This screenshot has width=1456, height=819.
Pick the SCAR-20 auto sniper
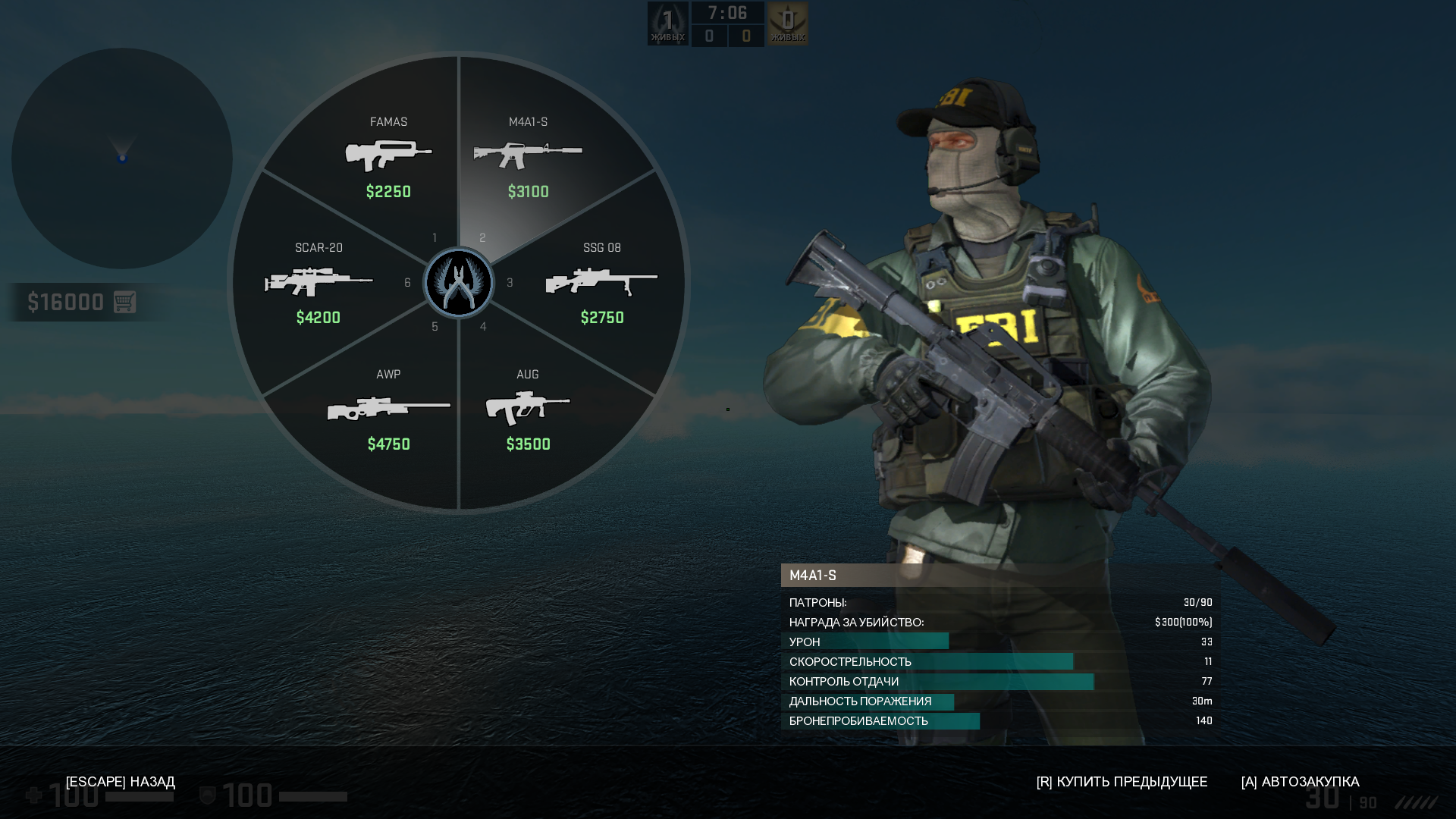point(318,284)
